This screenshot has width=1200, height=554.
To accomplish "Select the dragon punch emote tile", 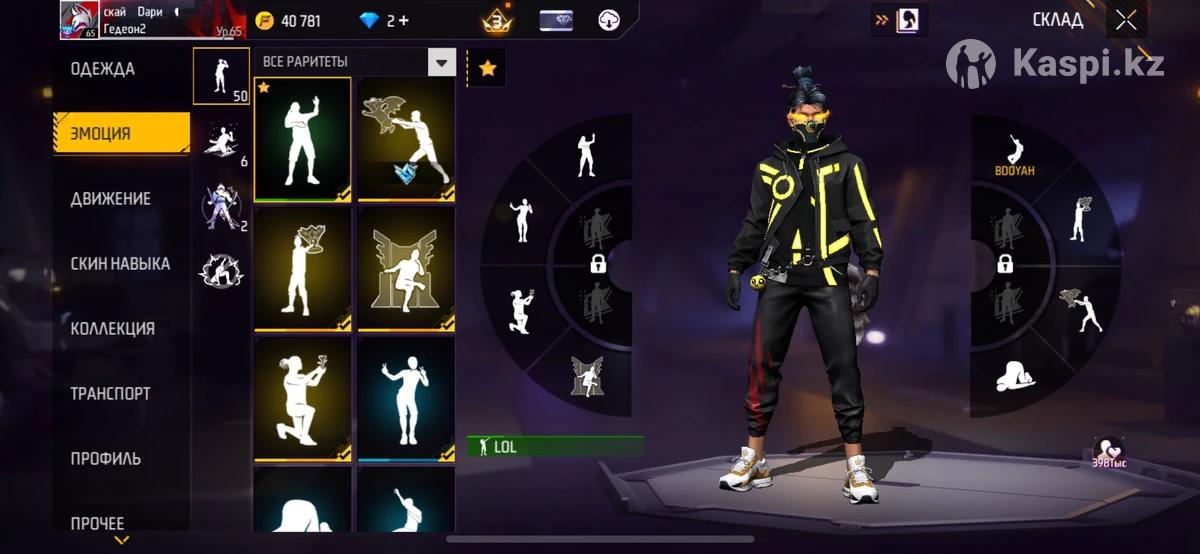I will pyautogui.click(x=406, y=140).
